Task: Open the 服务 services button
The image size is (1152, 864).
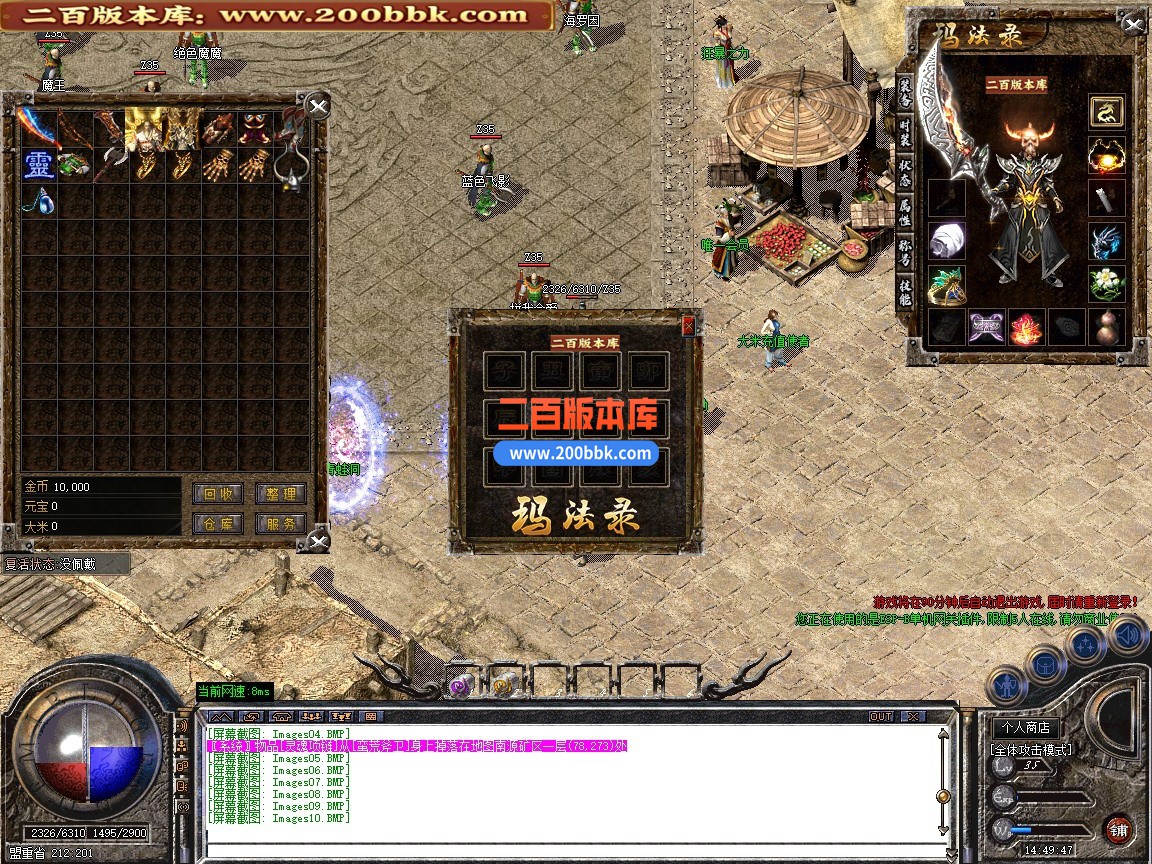Action: [x=280, y=523]
